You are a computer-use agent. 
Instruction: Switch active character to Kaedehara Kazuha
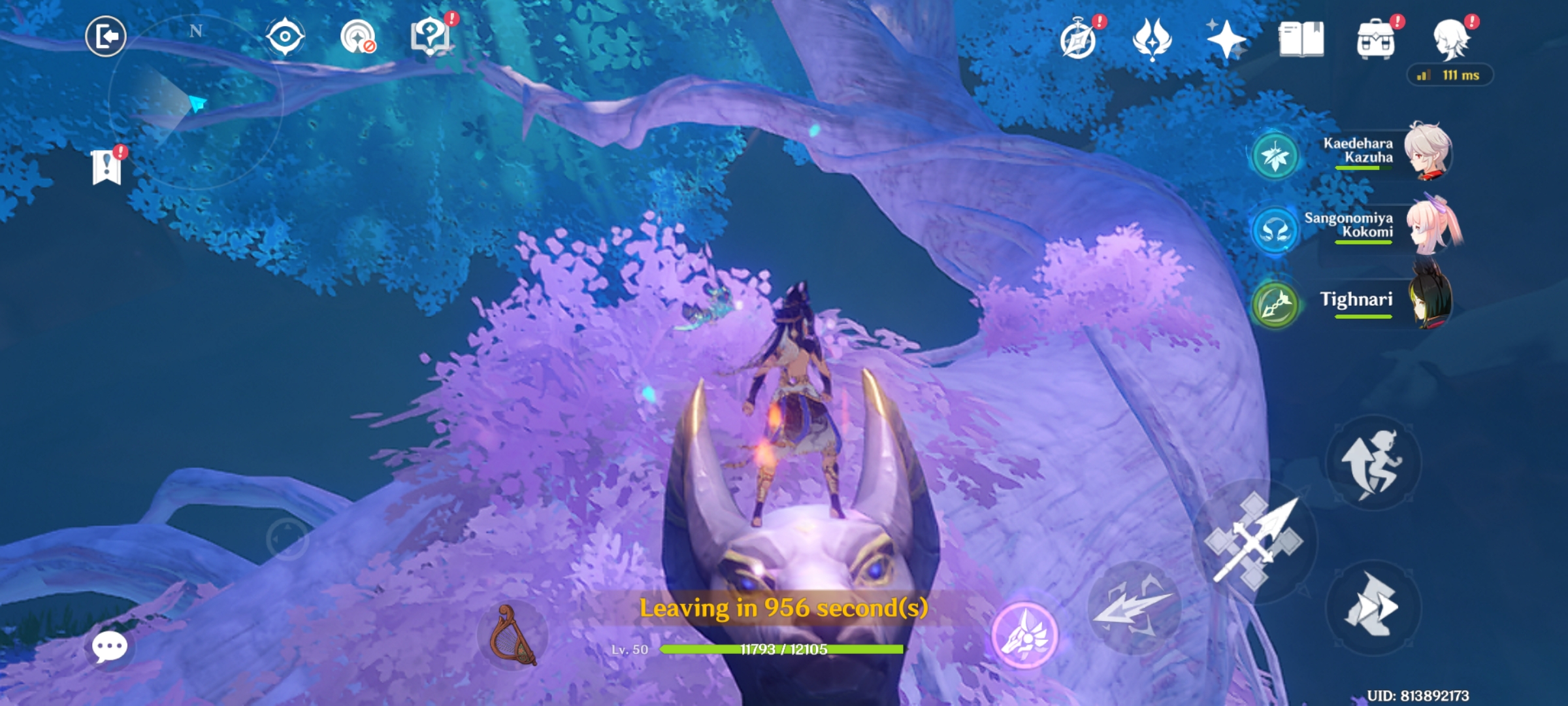1431,150
